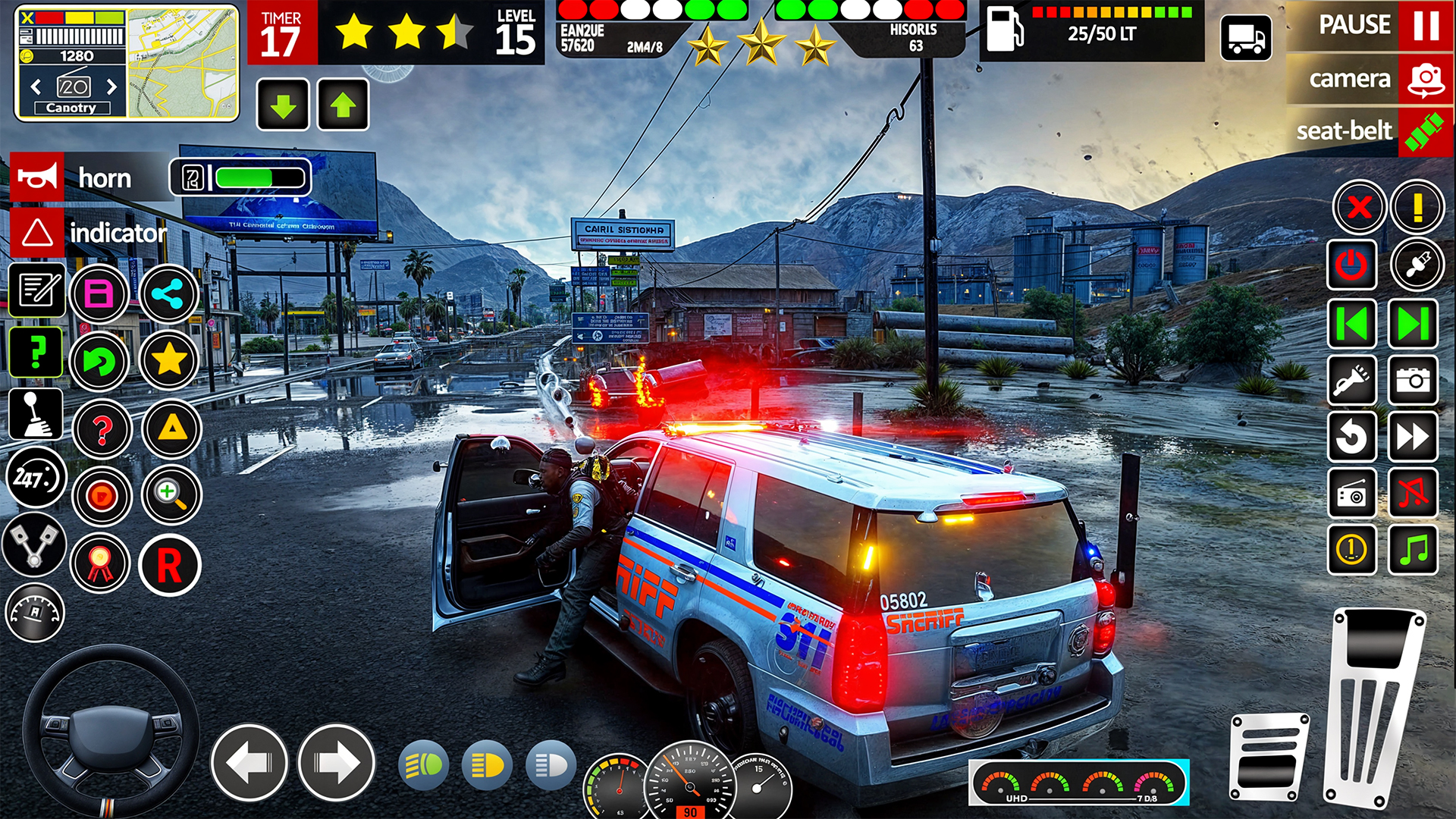Open the photo camera capture tool
Viewport: 1456px width, 819px height.
tap(1412, 381)
